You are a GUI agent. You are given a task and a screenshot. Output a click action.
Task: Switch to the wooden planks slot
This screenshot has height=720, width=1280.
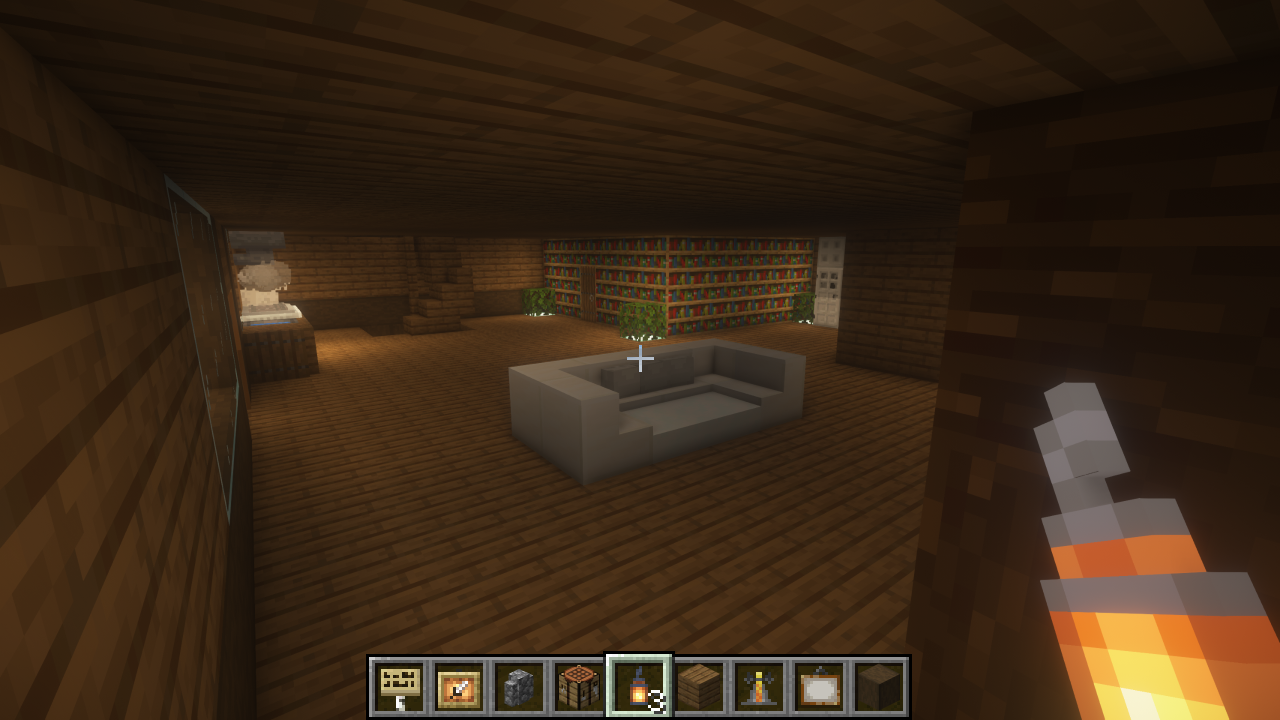pos(700,687)
